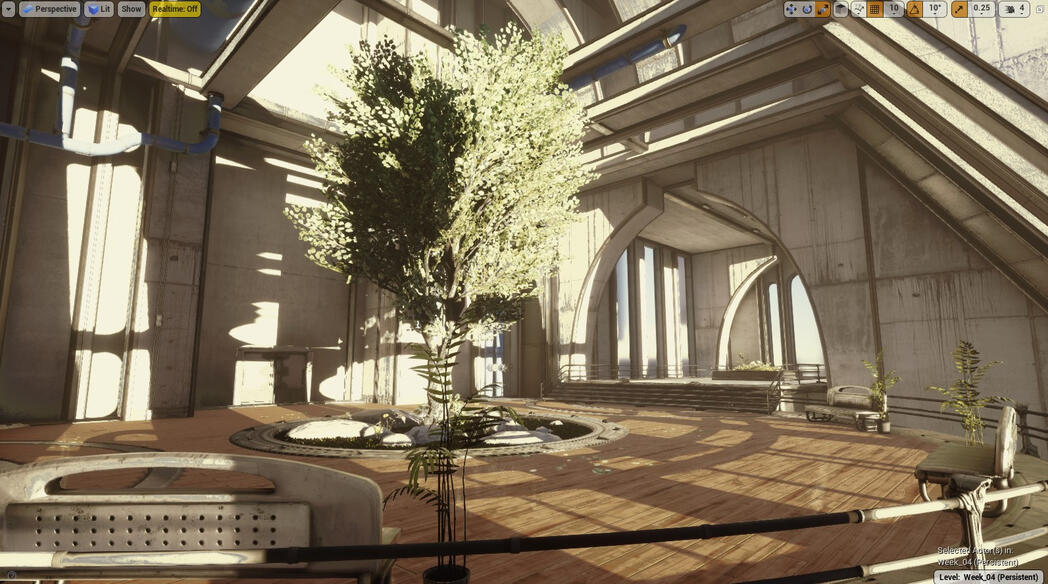Open the grid snap size 10 dropdown

pos(894,9)
